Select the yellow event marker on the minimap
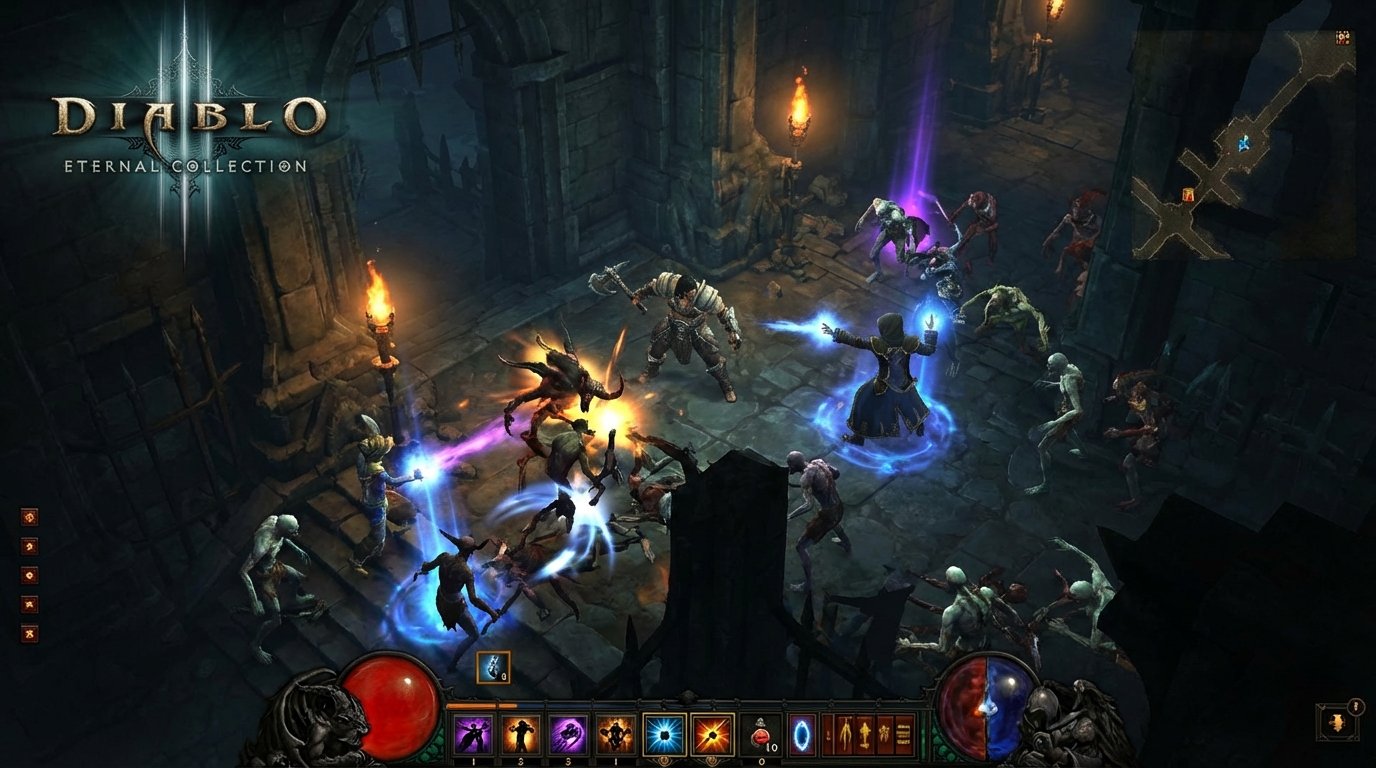The width and height of the screenshot is (1376, 768). [1188, 194]
